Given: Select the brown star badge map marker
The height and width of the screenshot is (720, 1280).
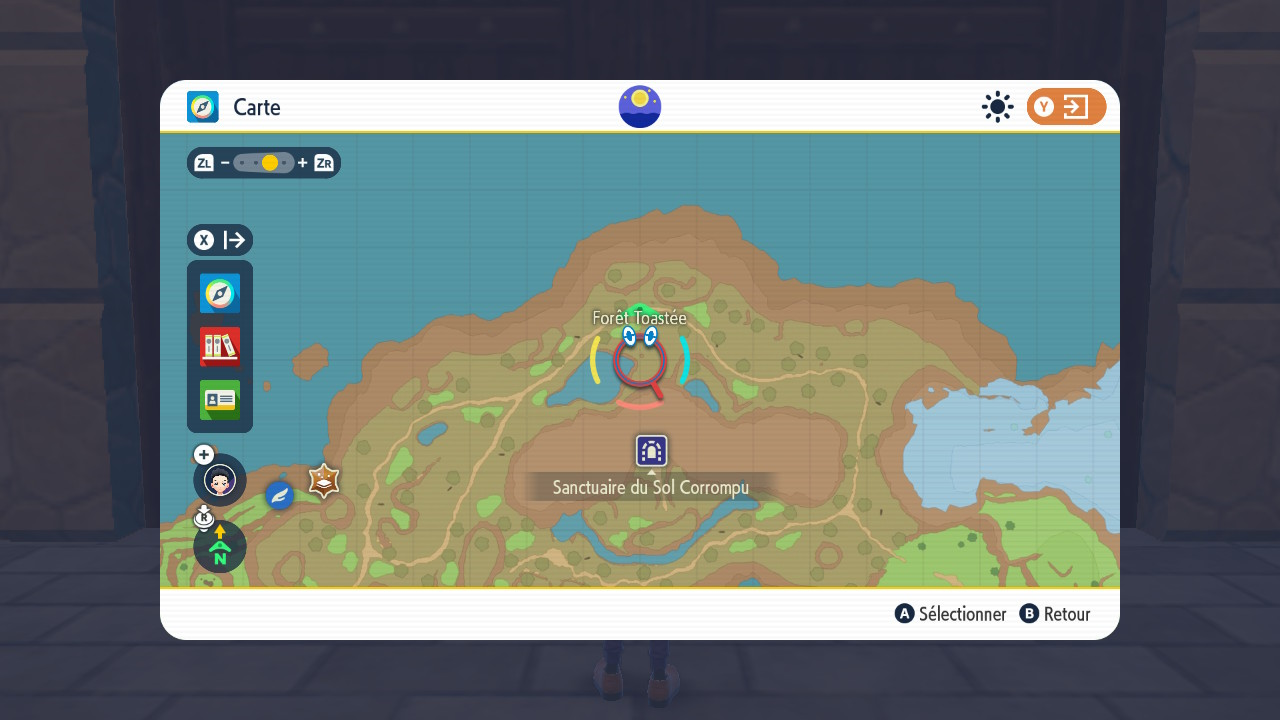Looking at the screenshot, I should [x=324, y=481].
